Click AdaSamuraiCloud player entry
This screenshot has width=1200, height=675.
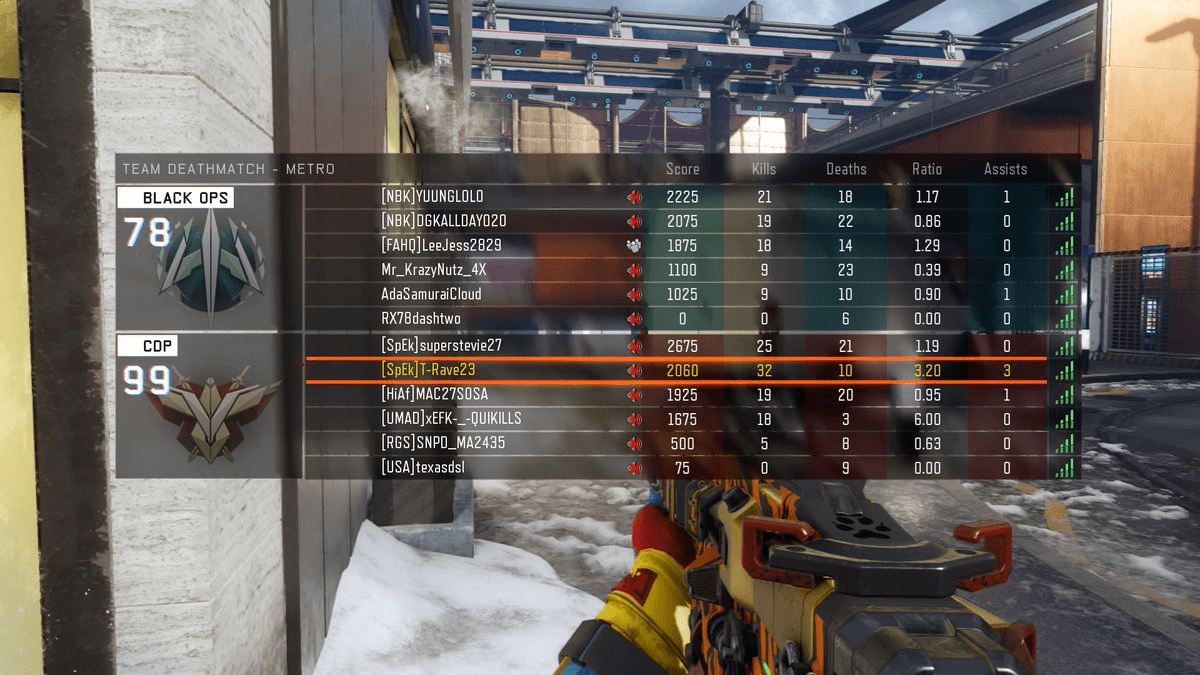tap(431, 294)
